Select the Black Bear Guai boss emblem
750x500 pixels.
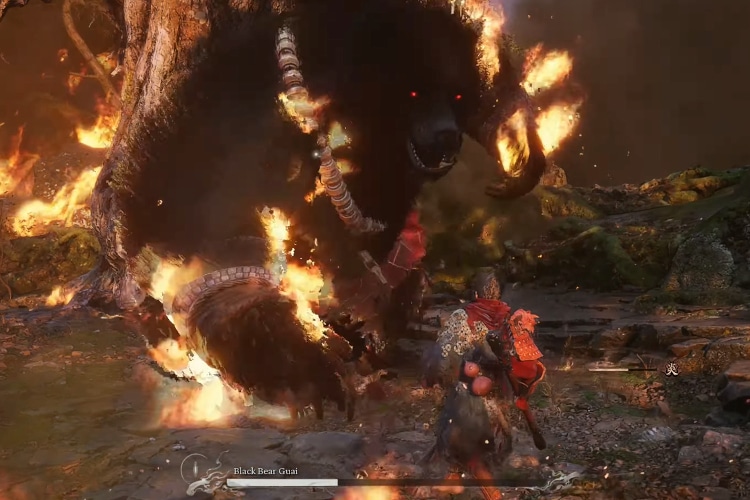(203, 473)
